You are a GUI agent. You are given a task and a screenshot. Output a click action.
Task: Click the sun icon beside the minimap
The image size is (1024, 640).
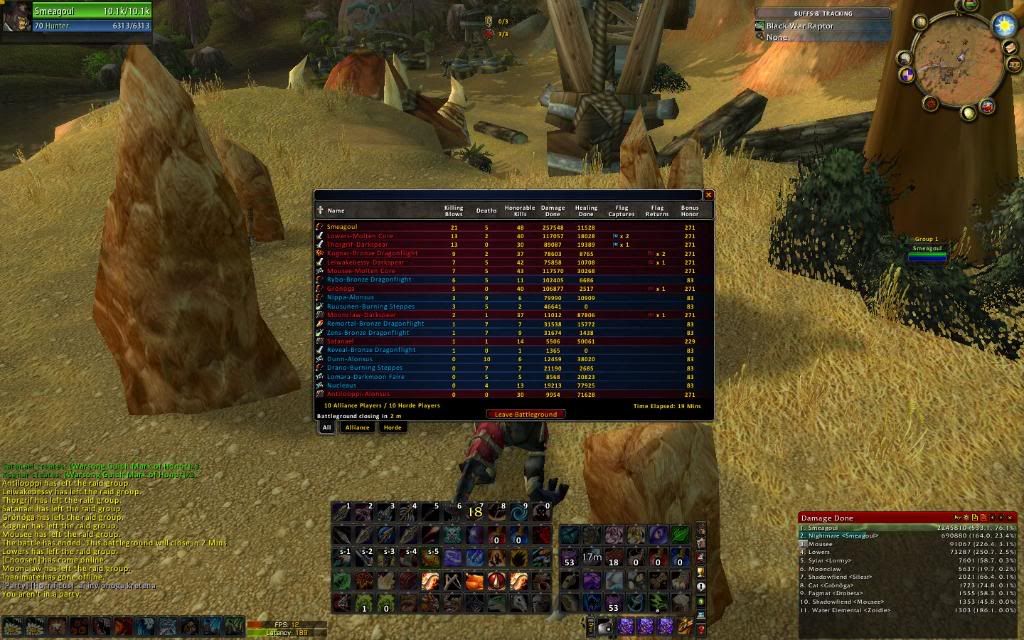click(1003, 25)
